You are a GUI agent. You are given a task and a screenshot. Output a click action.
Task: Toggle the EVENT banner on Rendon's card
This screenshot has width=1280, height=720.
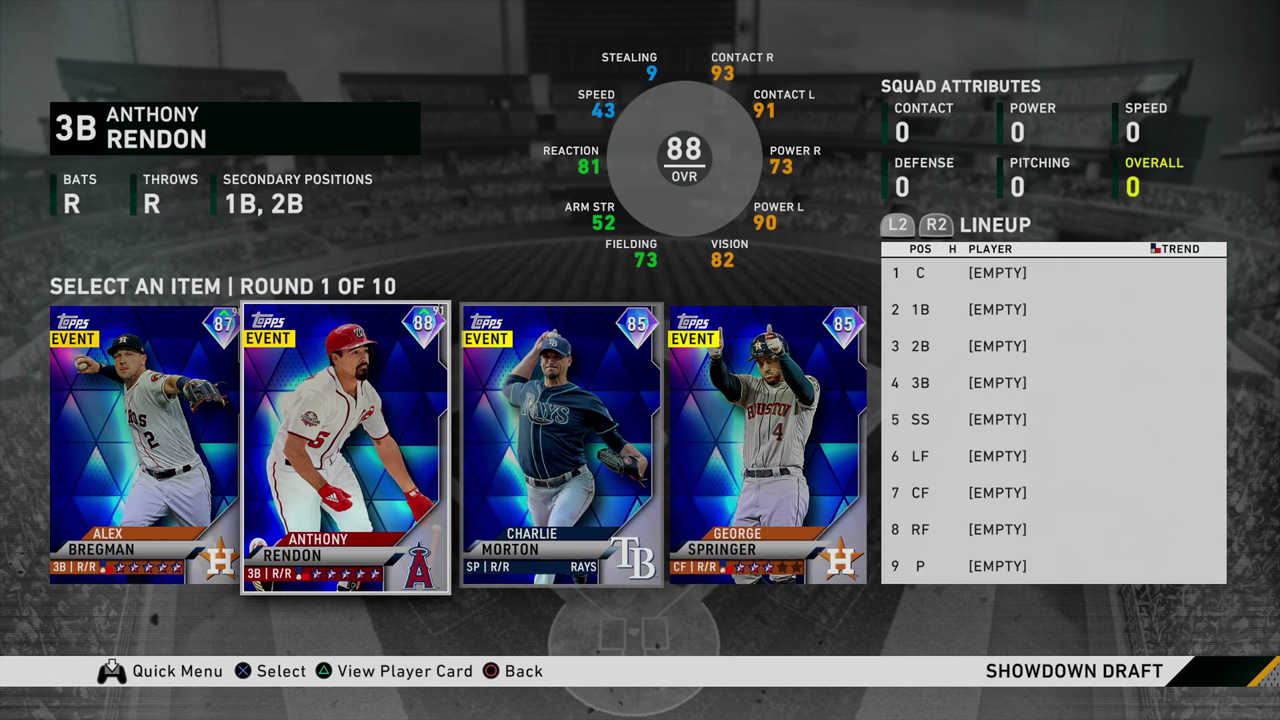(x=268, y=338)
